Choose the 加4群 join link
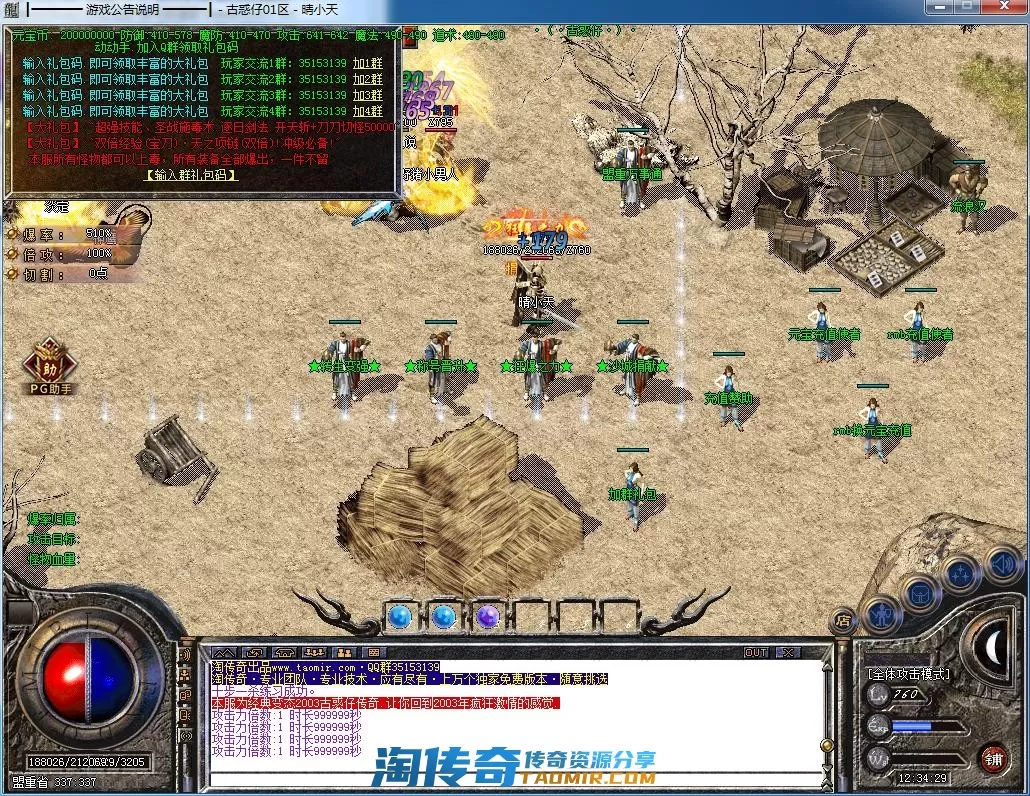Viewport: 1030px width, 796px height. pos(368,111)
